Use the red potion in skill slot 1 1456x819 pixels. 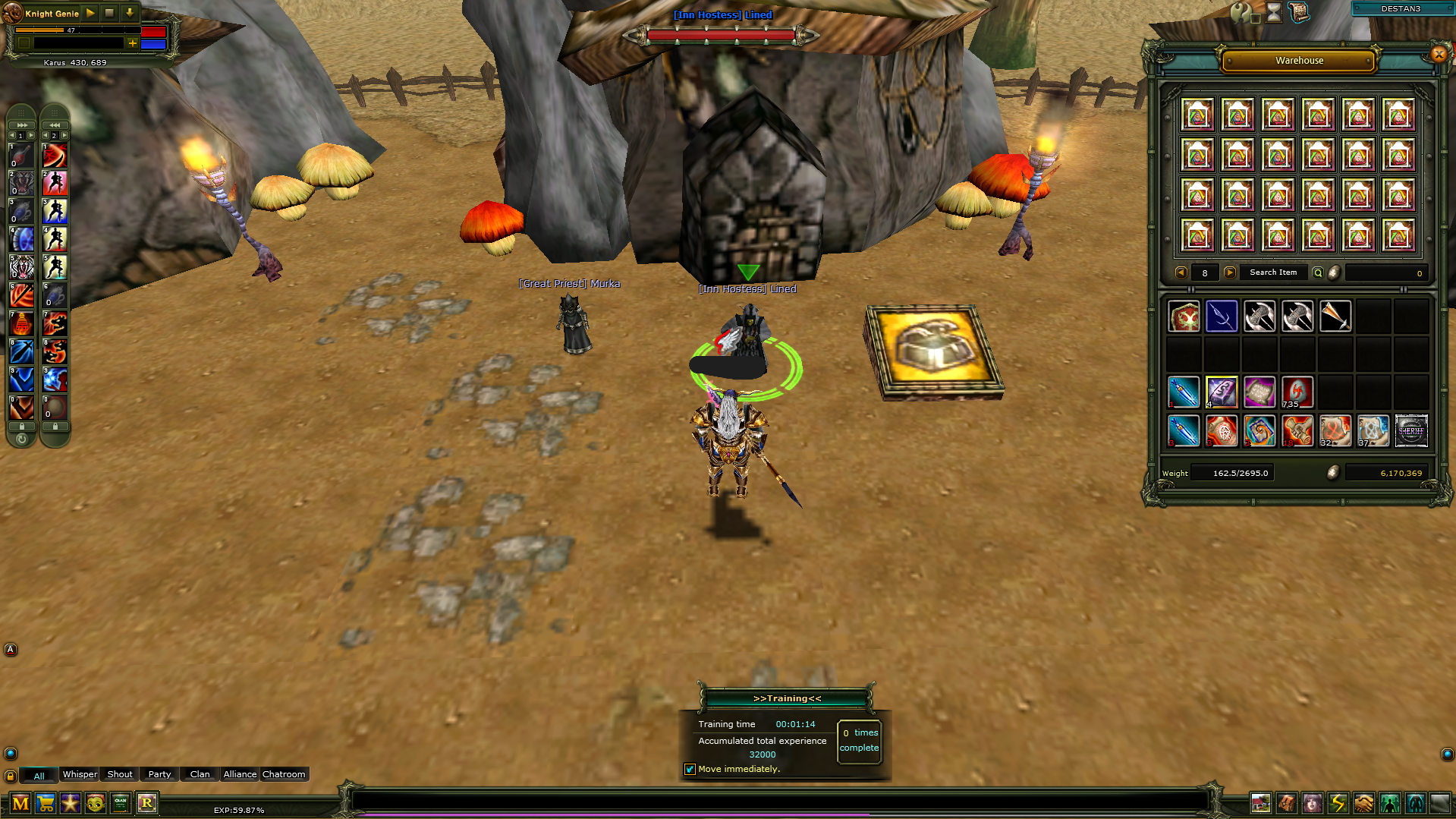[x=21, y=156]
